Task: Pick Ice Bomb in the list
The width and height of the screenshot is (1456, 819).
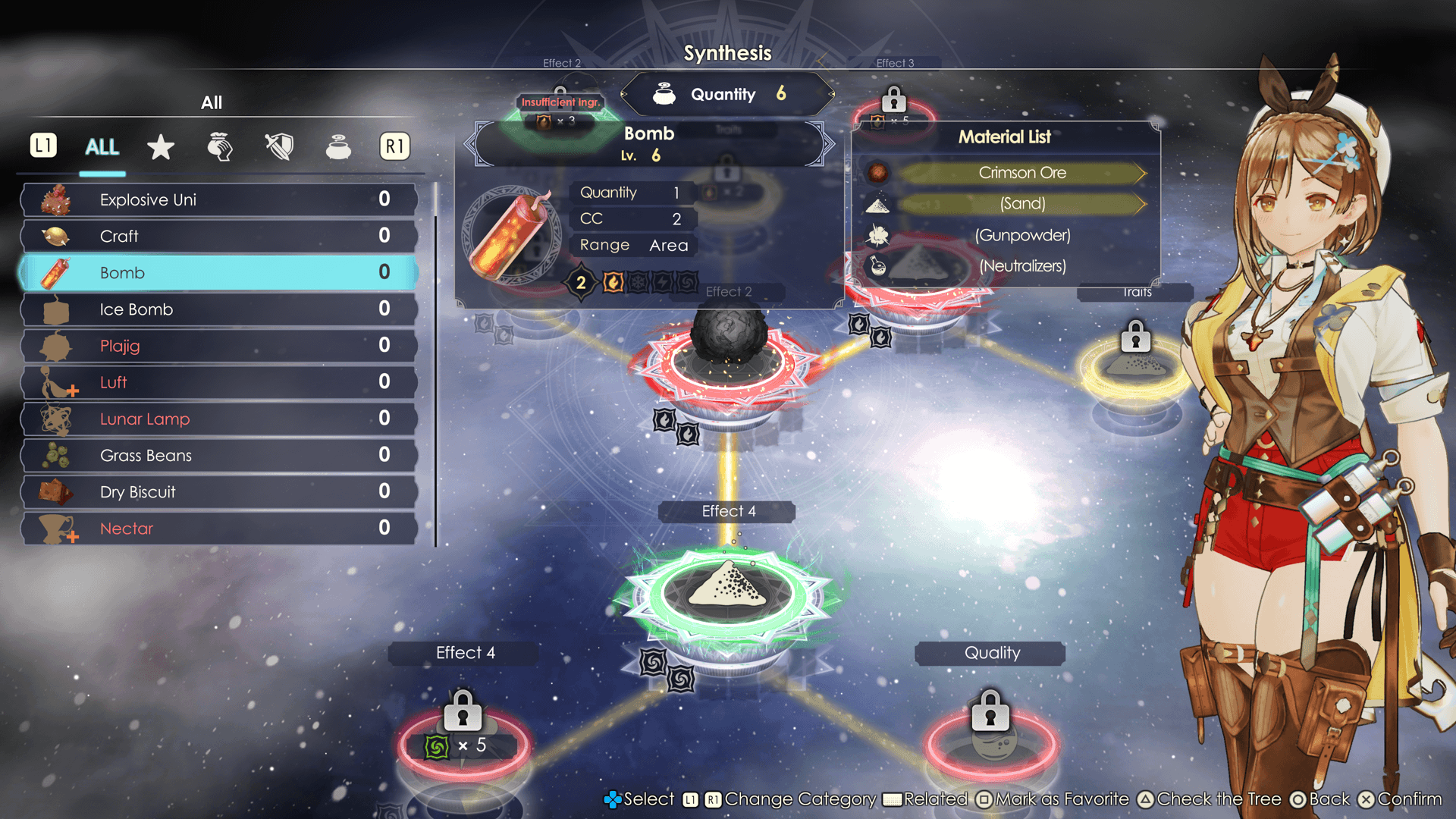Action: tap(220, 309)
